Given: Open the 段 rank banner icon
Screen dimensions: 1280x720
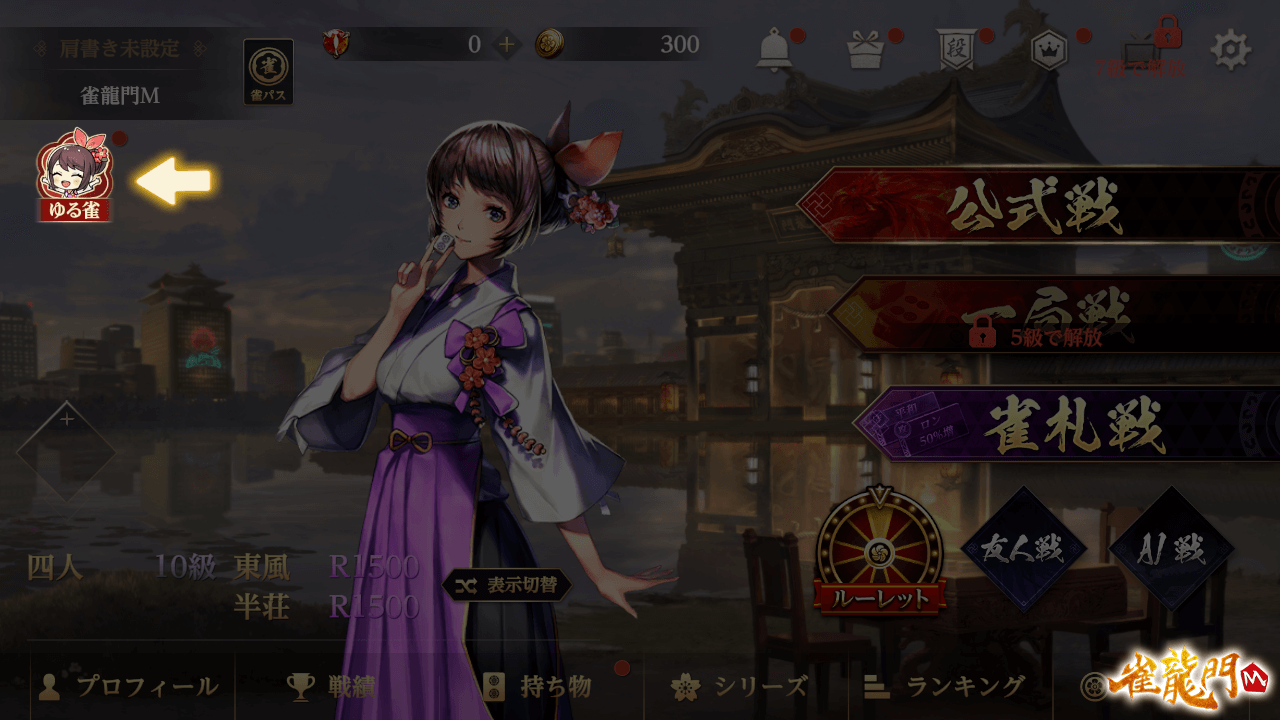Looking at the screenshot, I should pyautogui.click(x=955, y=50).
